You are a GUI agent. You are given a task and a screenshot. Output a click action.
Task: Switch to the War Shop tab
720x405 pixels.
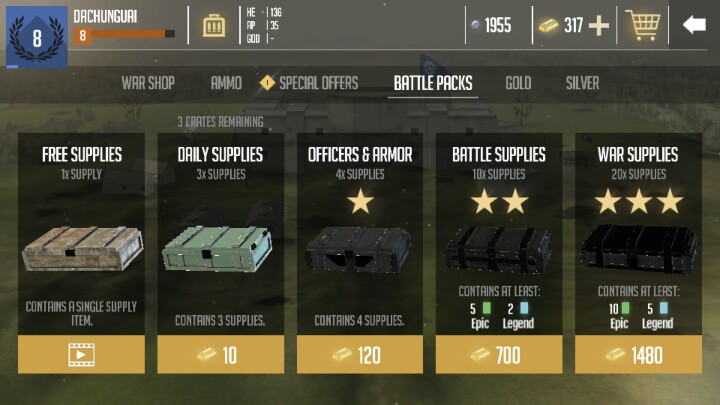pos(148,83)
